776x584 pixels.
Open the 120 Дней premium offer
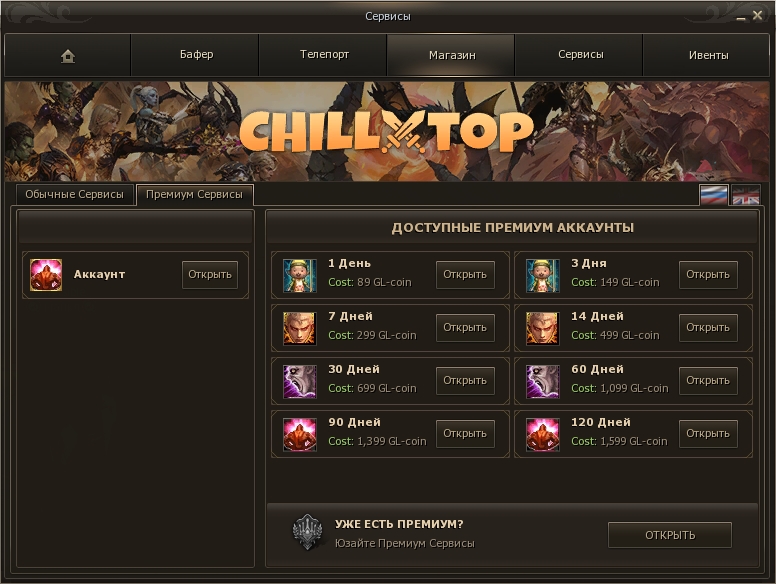[708, 434]
